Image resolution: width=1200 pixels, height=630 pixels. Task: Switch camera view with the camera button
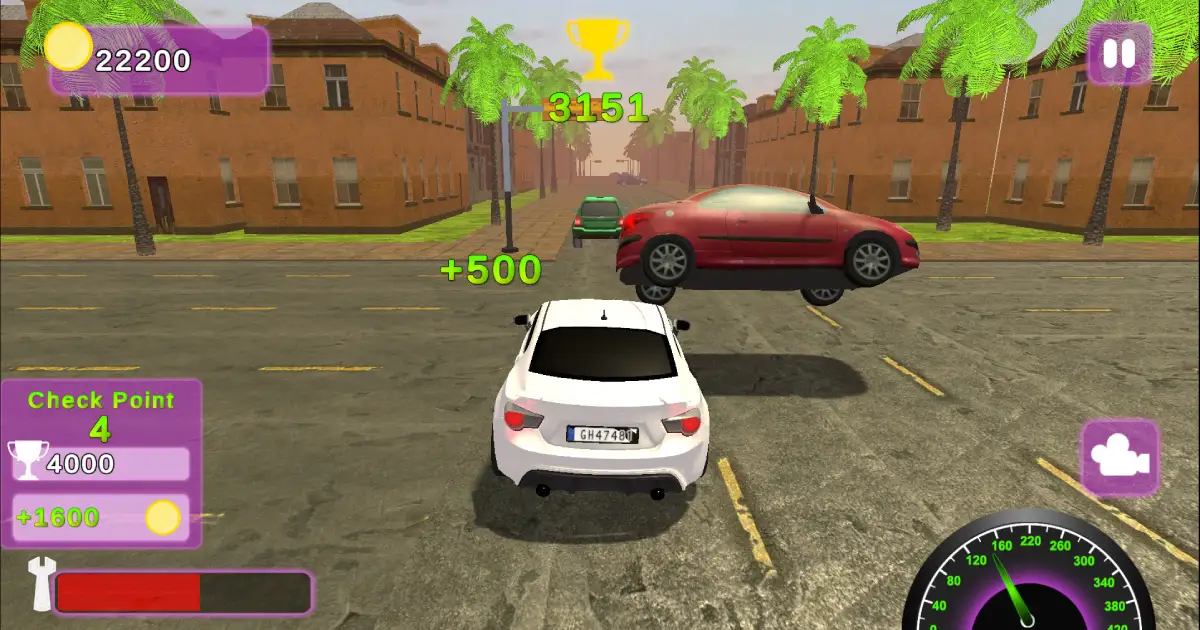1120,458
